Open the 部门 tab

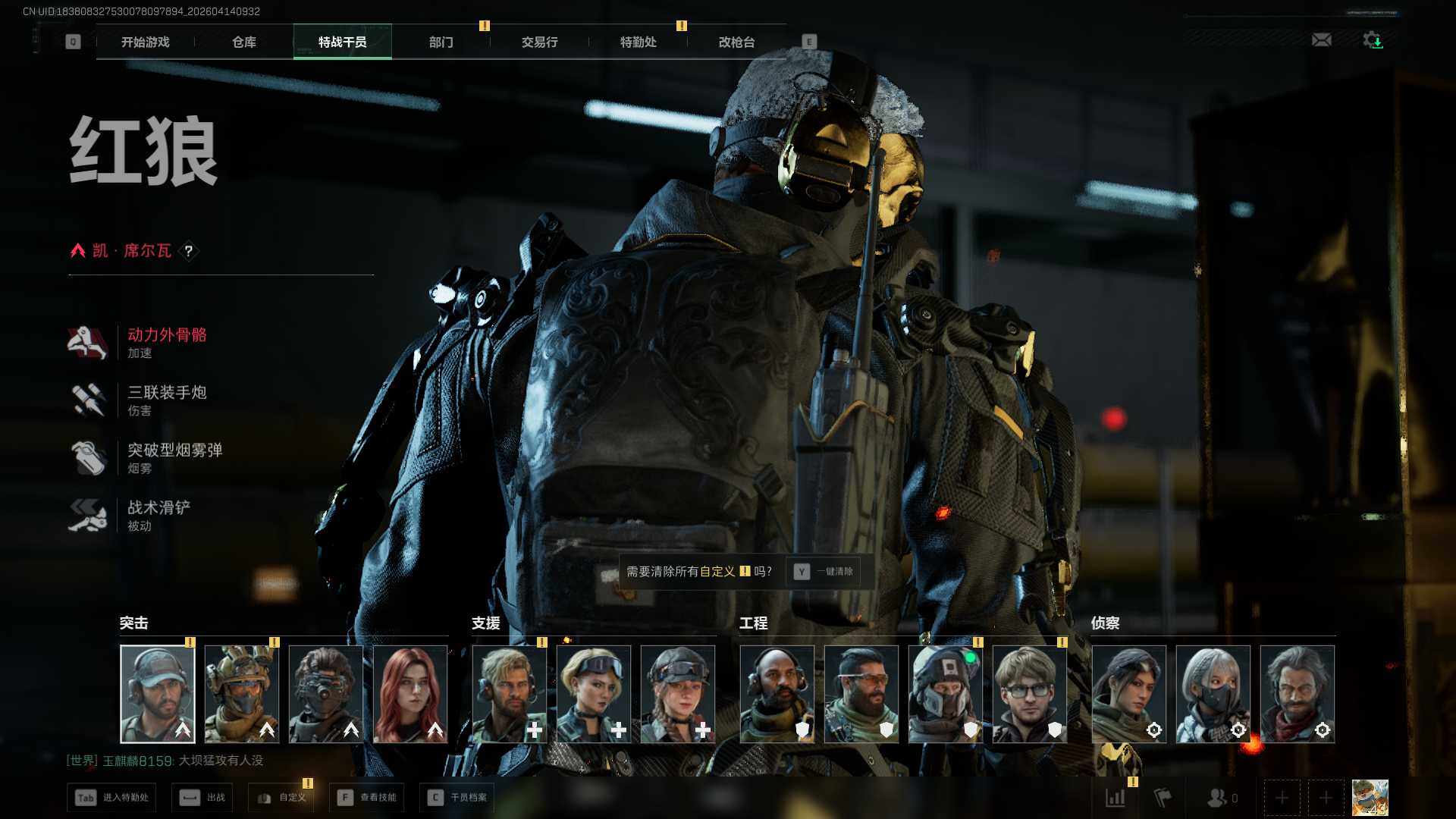click(x=441, y=42)
